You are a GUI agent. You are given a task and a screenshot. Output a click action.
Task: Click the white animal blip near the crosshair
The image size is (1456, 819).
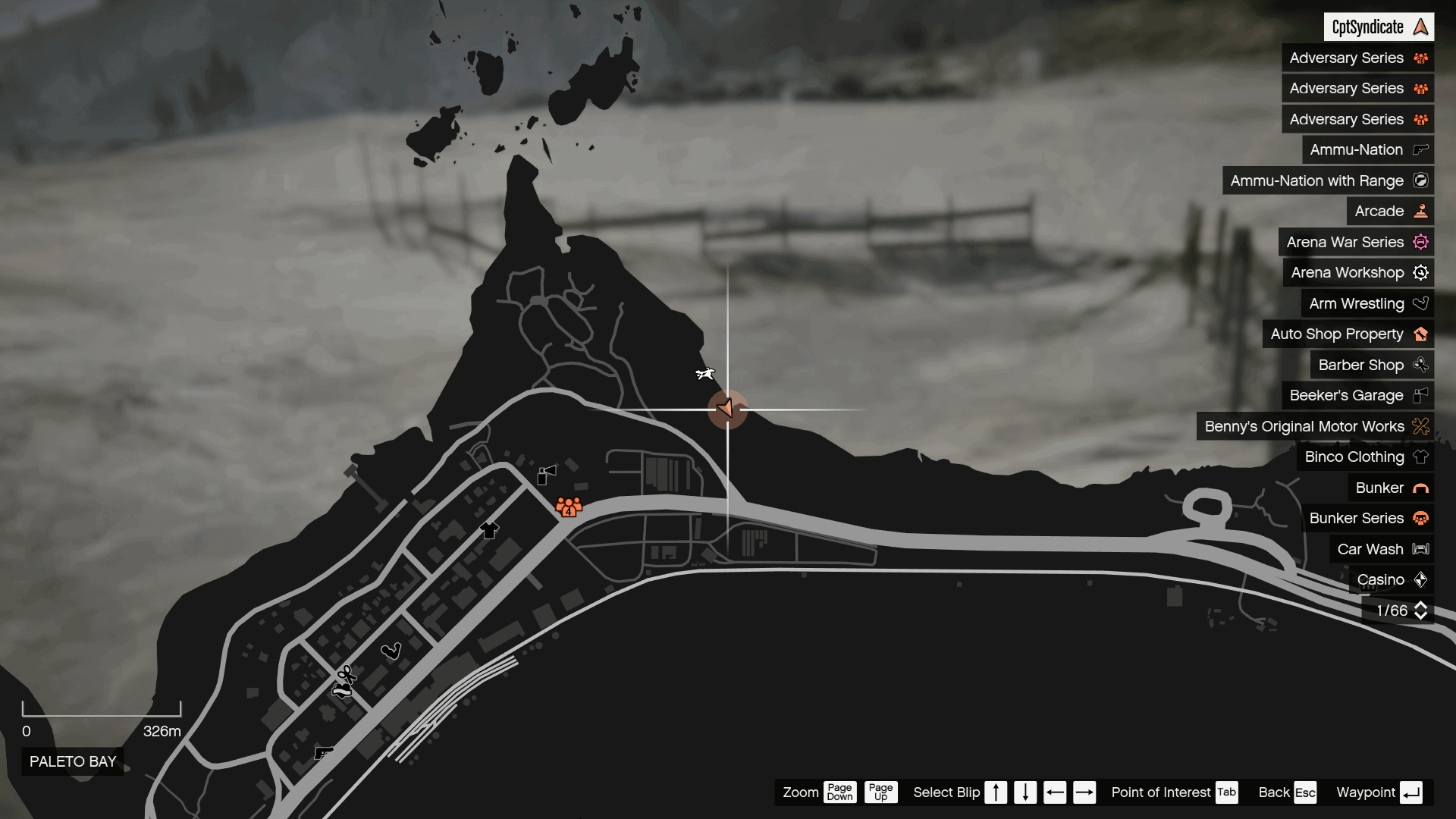pos(704,374)
